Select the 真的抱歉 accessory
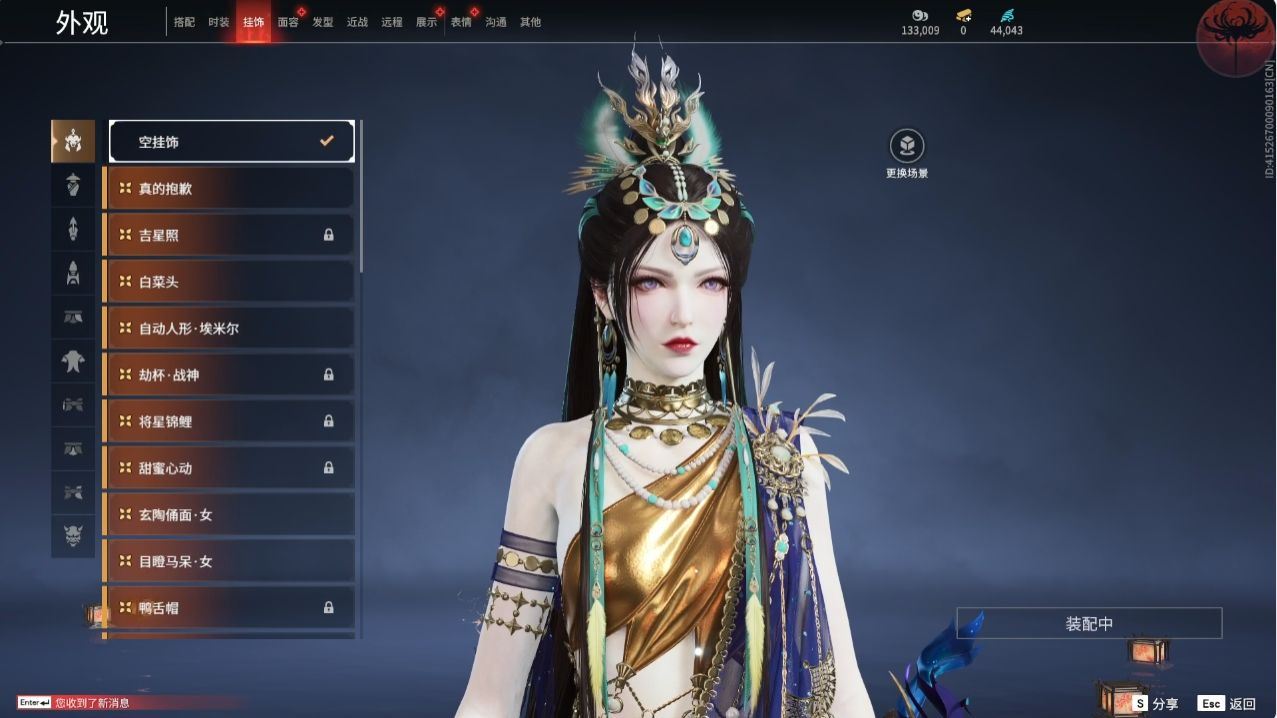This screenshot has height=718, width=1277. tap(231, 188)
